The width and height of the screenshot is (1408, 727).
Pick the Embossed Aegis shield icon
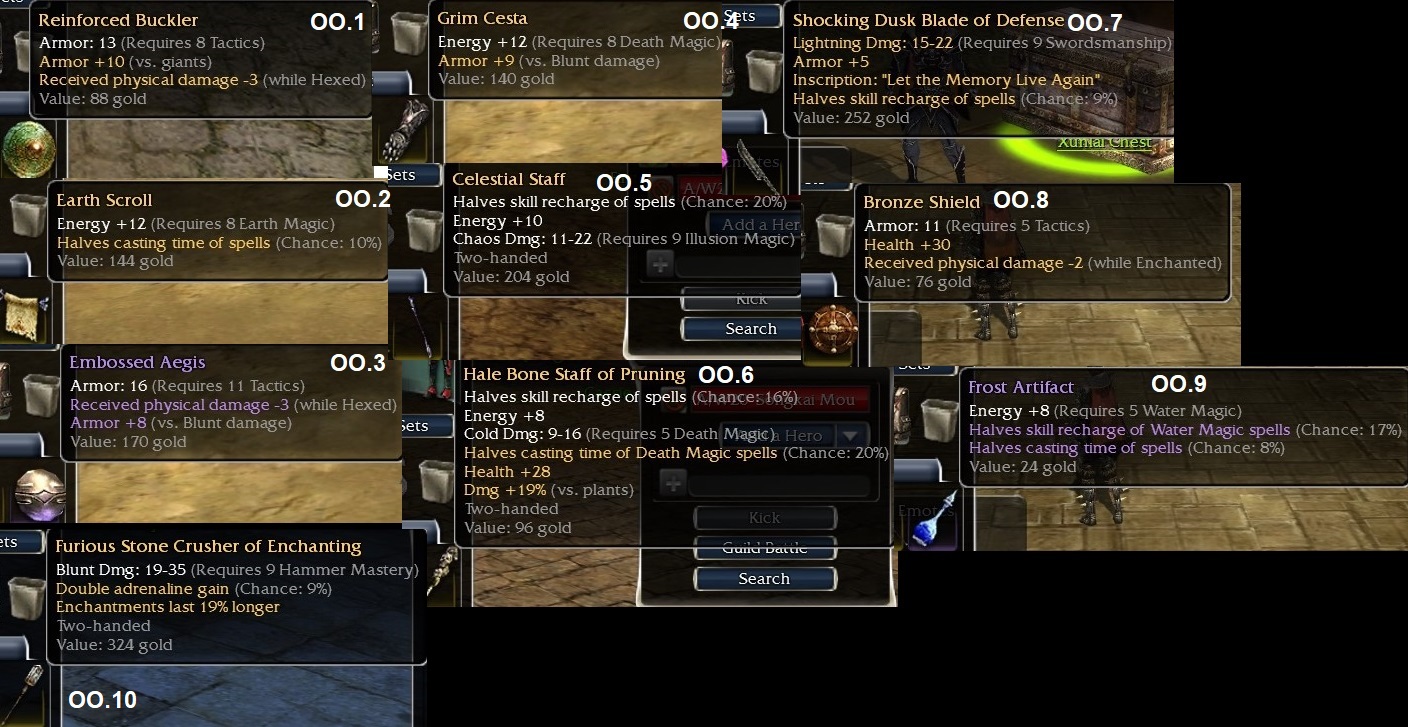coord(40,492)
